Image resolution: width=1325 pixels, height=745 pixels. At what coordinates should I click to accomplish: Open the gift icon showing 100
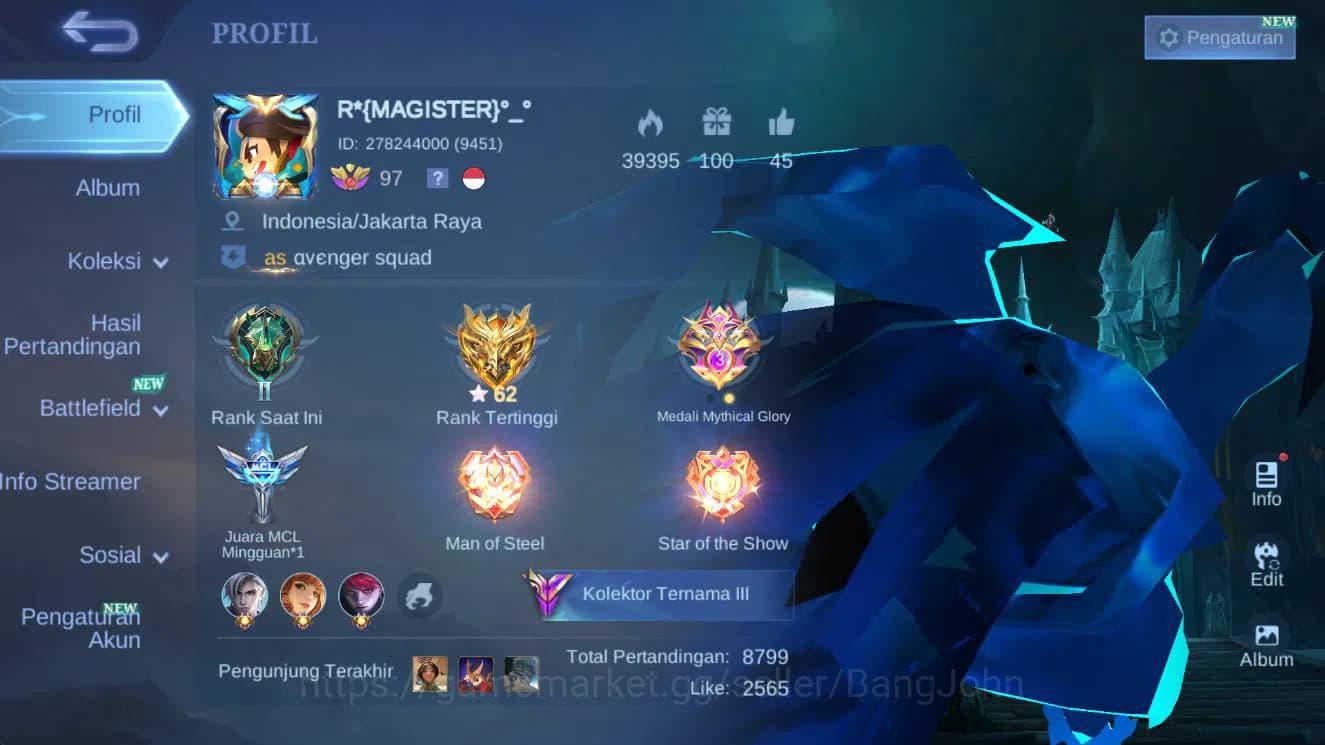coord(716,122)
